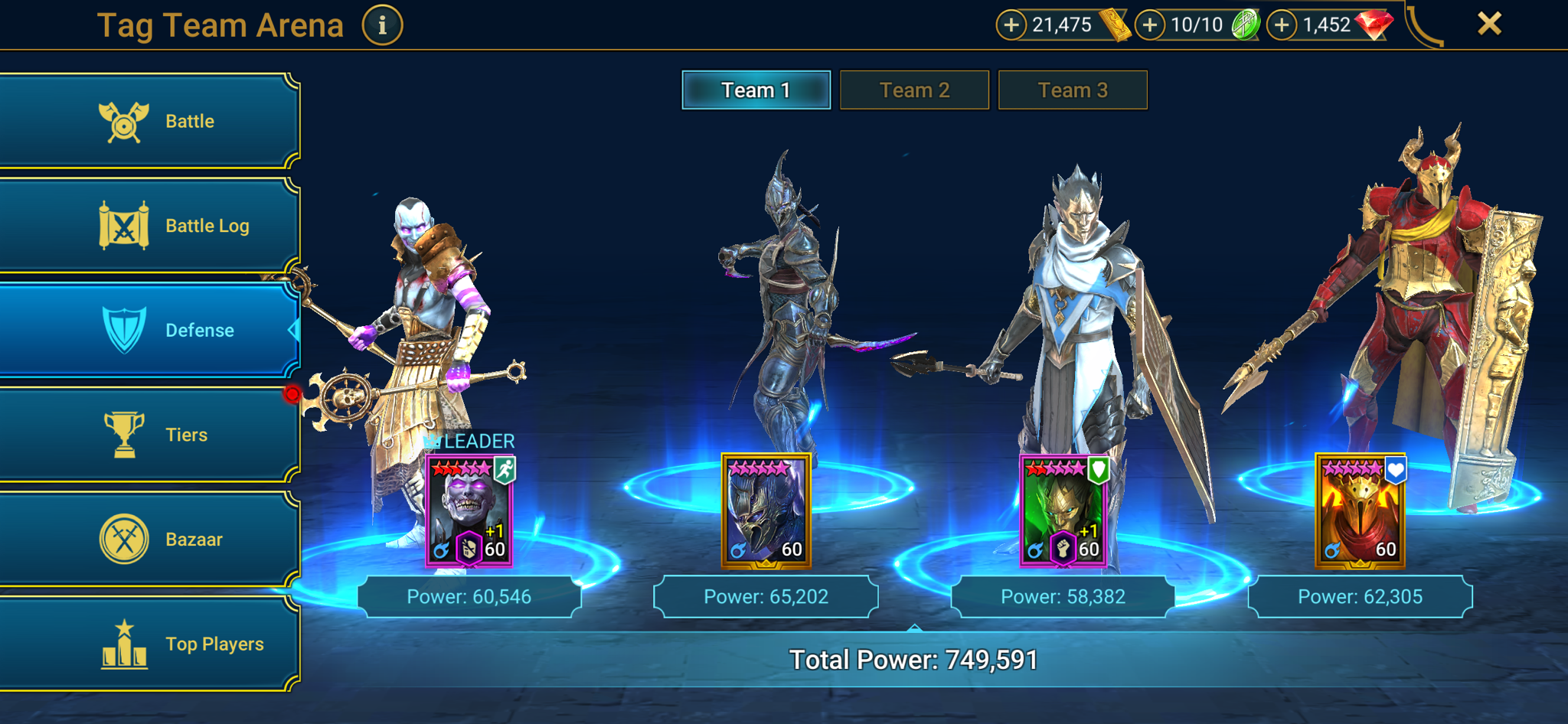Select the leader champion portrait card
Viewport: 1568px width, 724px height.
pyautogui.click(x=469, y=511)
